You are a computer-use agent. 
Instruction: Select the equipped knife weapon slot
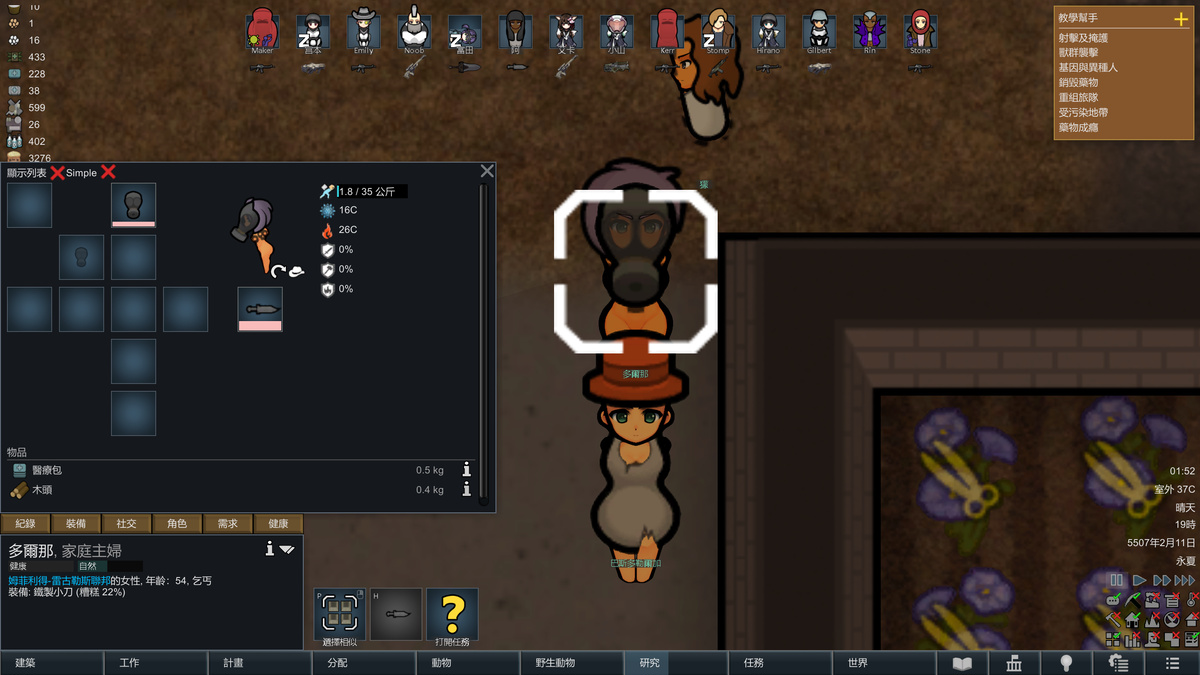260,309
